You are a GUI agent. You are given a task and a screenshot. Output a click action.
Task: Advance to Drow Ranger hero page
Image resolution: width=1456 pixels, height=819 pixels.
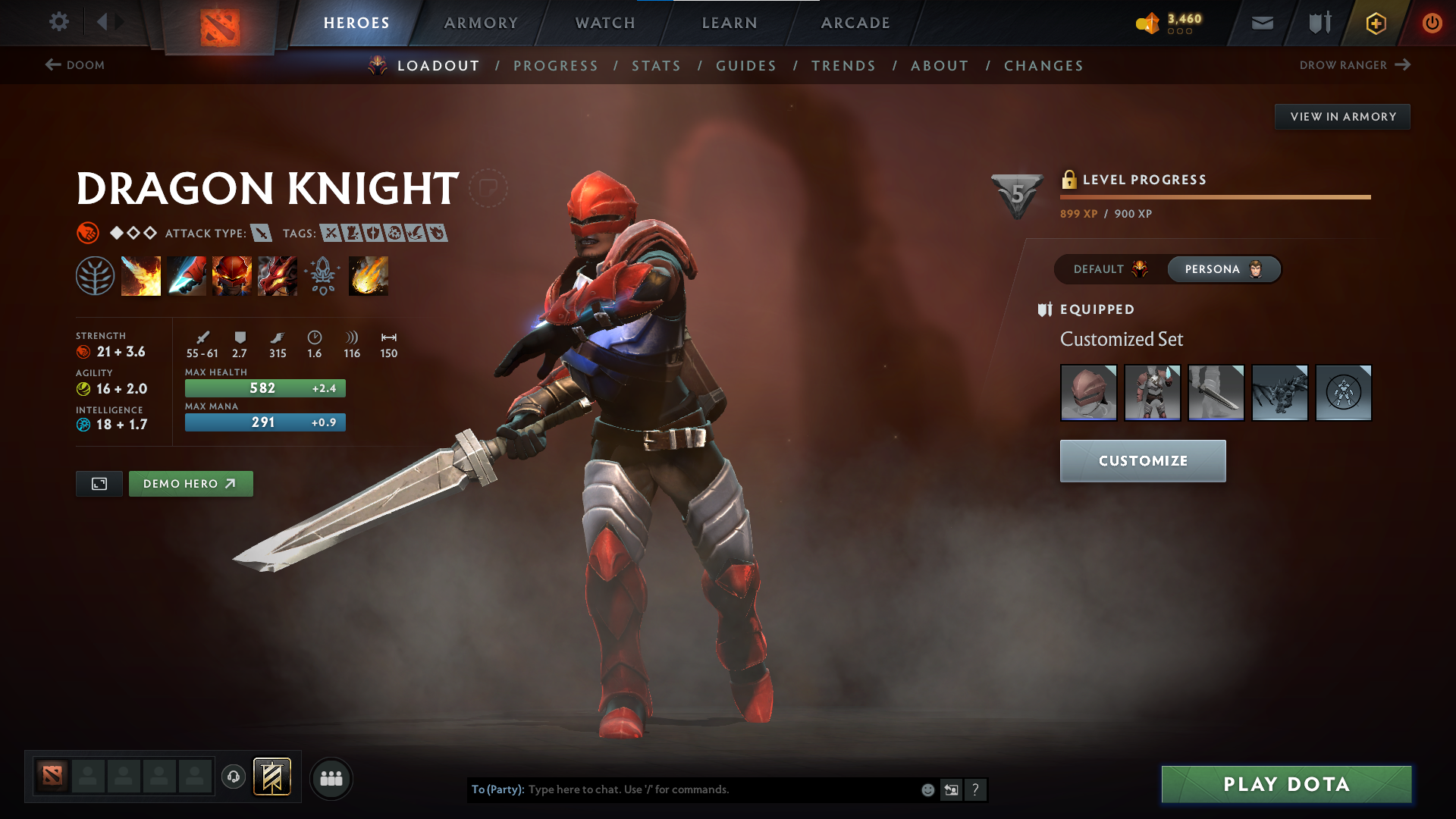tap(1357, 65)
